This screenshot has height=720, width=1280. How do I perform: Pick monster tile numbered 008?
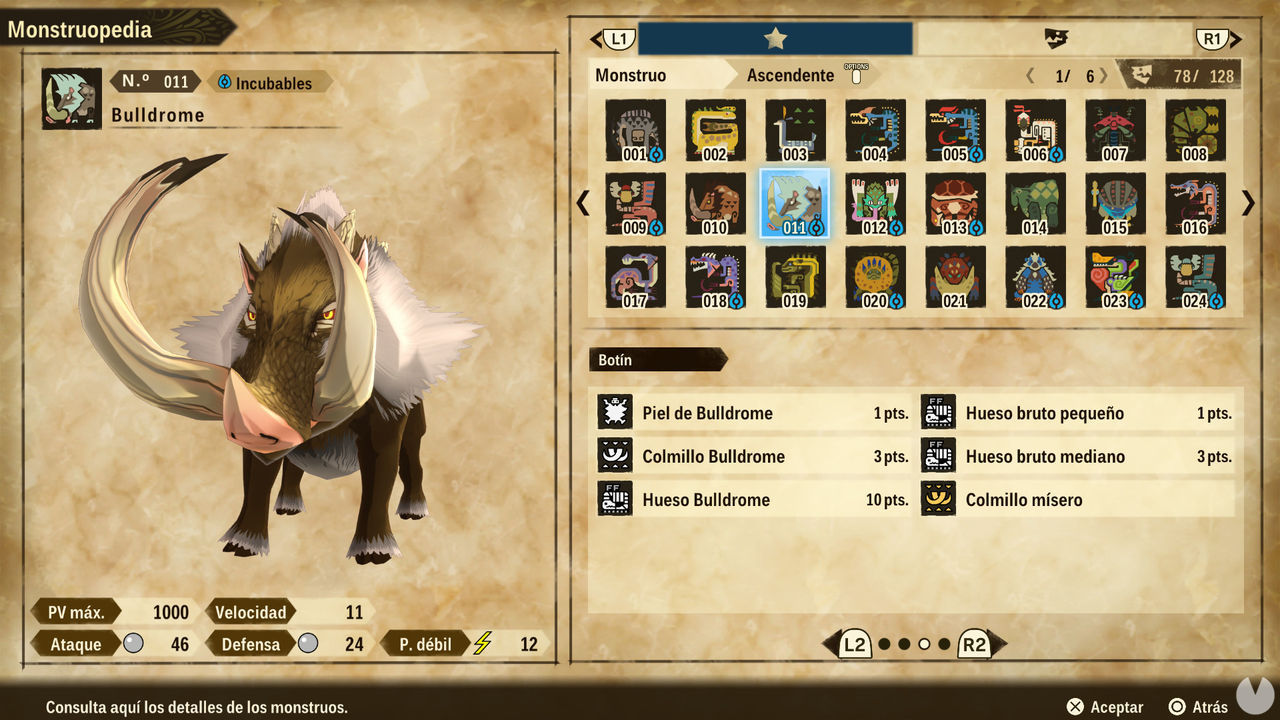[x=1195, y=131]
